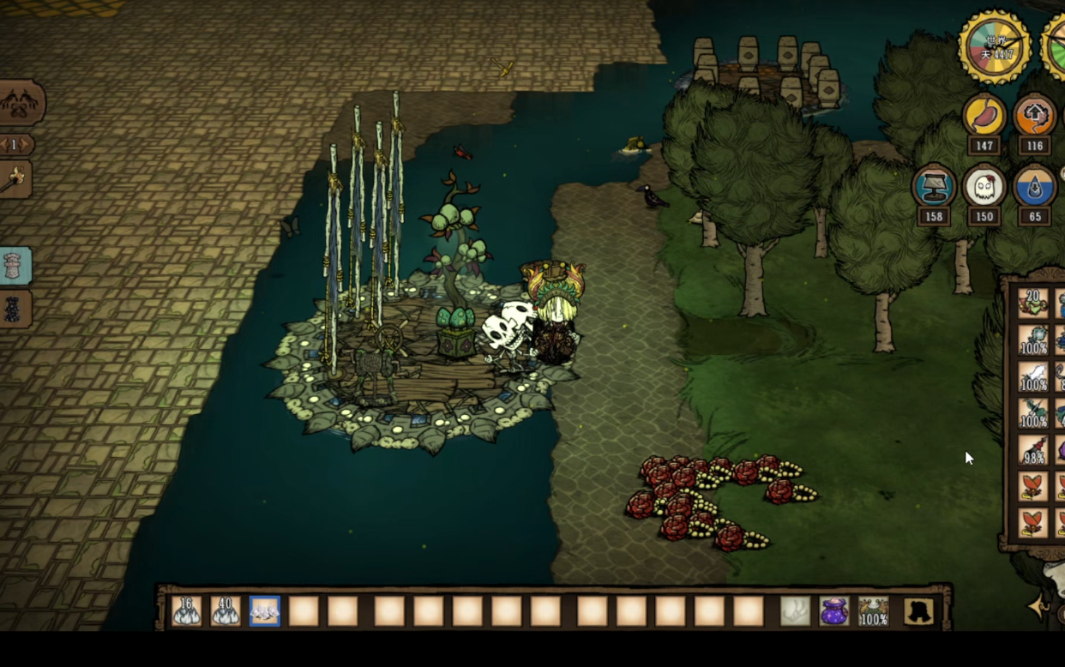1065x667 pixels.
Task: Select the backpack stack of 20 items
Action: 1032,301
